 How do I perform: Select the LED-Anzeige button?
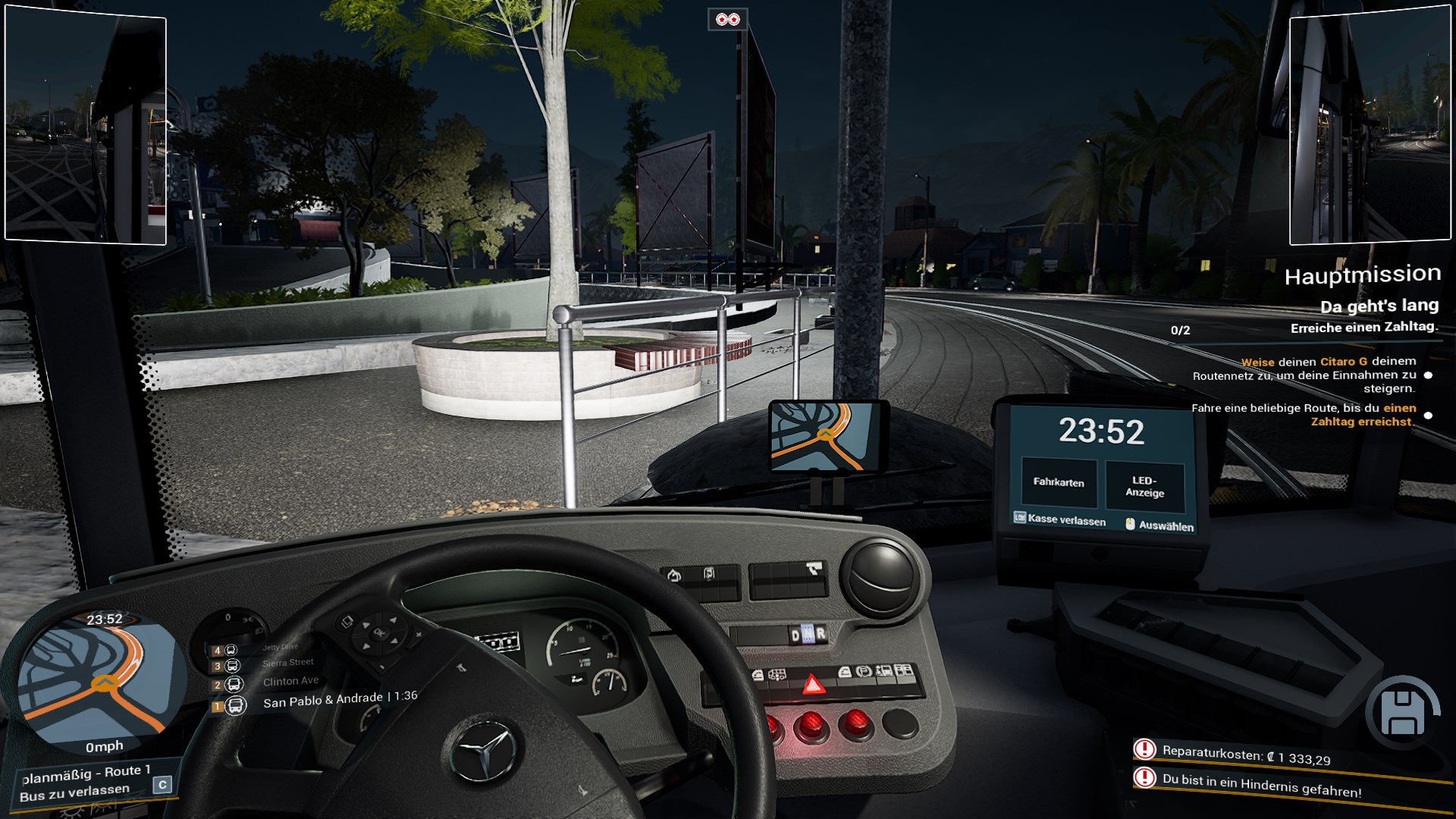pyautogui.click(x=1144, y=486)
